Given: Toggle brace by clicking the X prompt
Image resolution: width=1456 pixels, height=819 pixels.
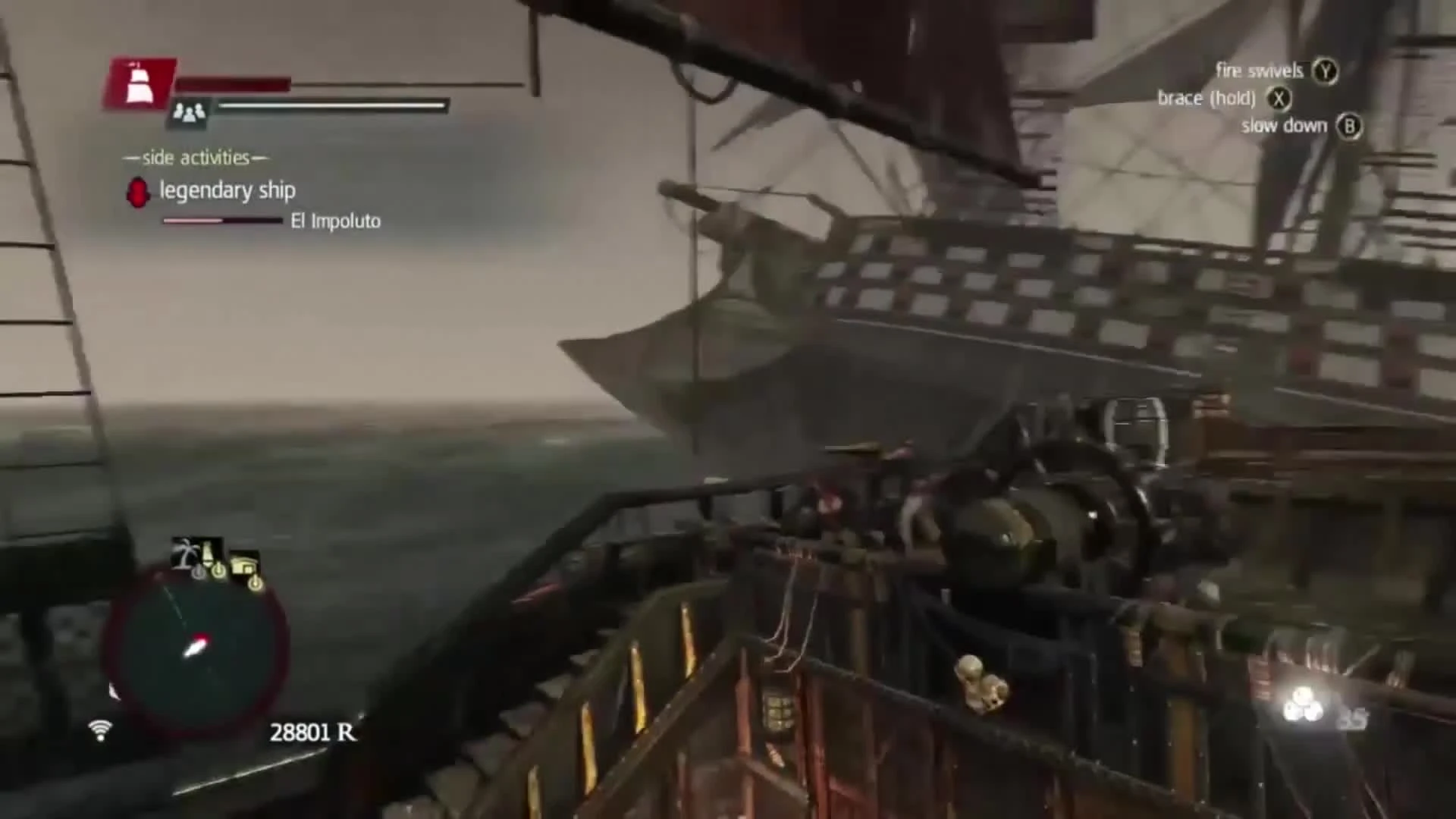Looking at the screenshot, I should [x=1279, y=98].
